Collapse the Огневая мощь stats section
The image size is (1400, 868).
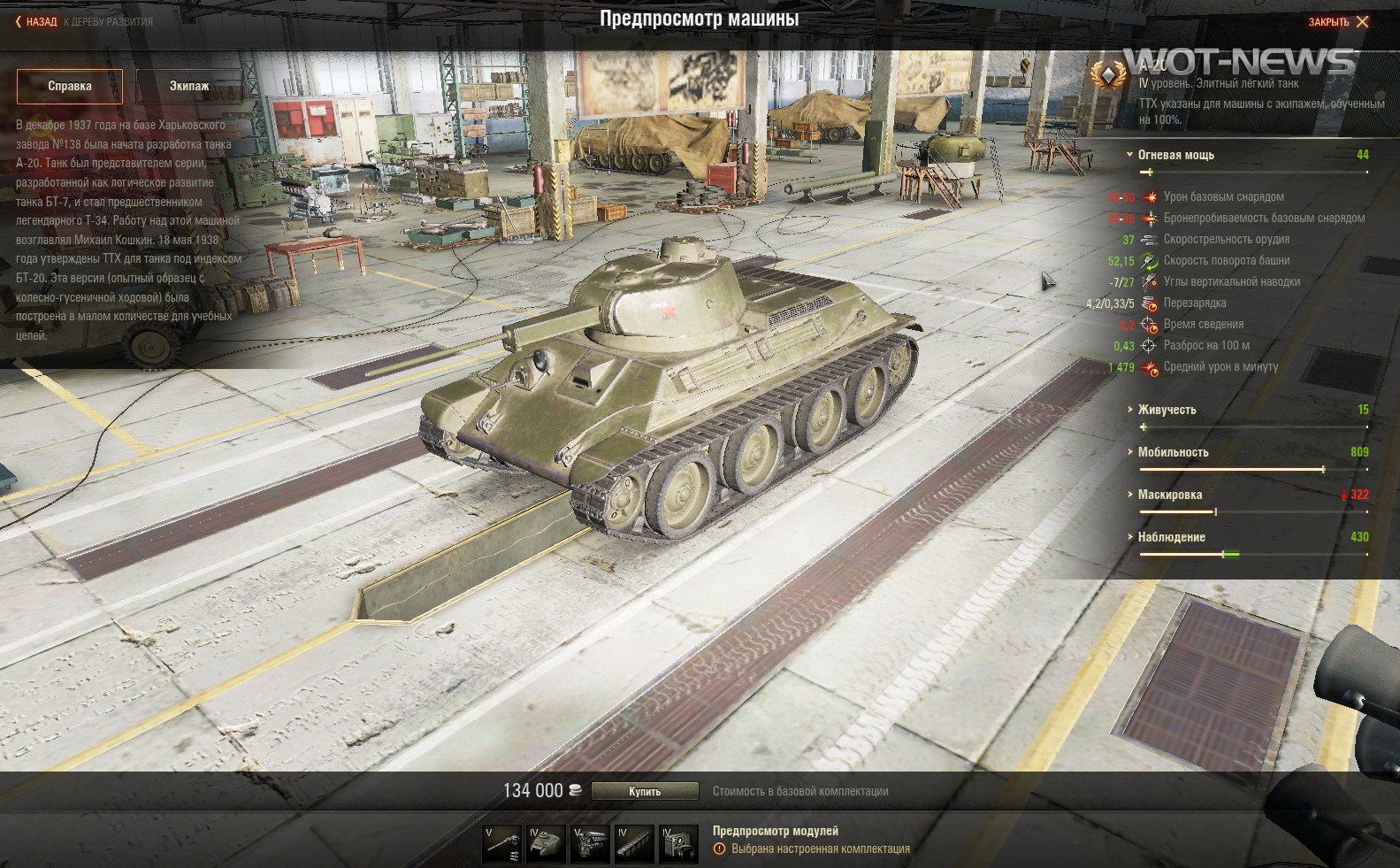pyautogui.click(x=1175, y=155)
